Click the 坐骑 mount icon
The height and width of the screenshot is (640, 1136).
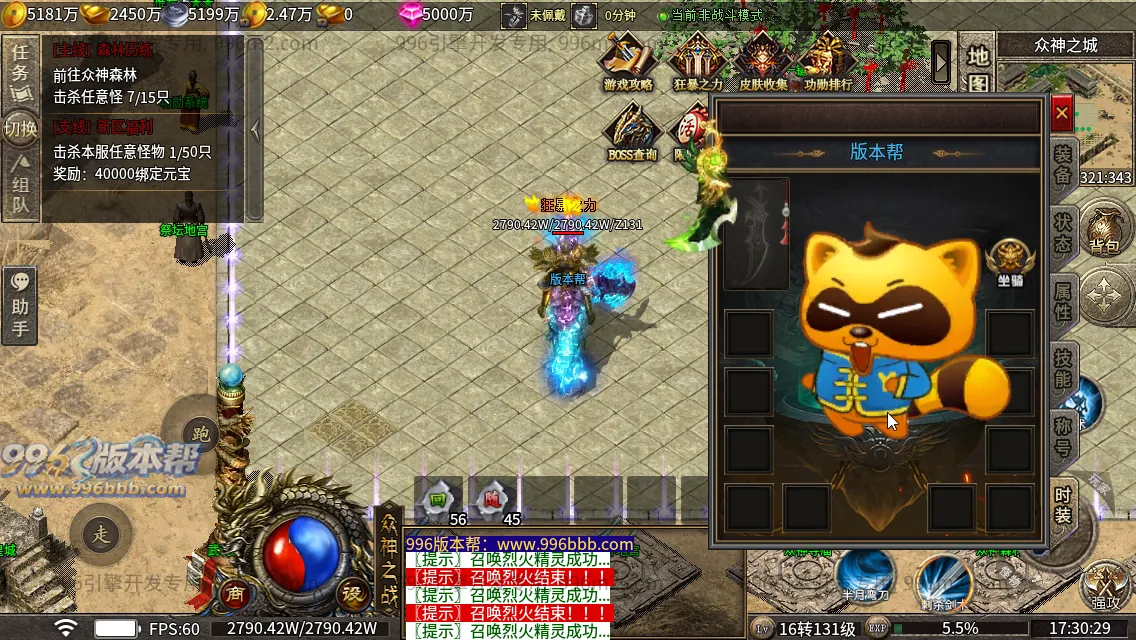coord(1009,261)
